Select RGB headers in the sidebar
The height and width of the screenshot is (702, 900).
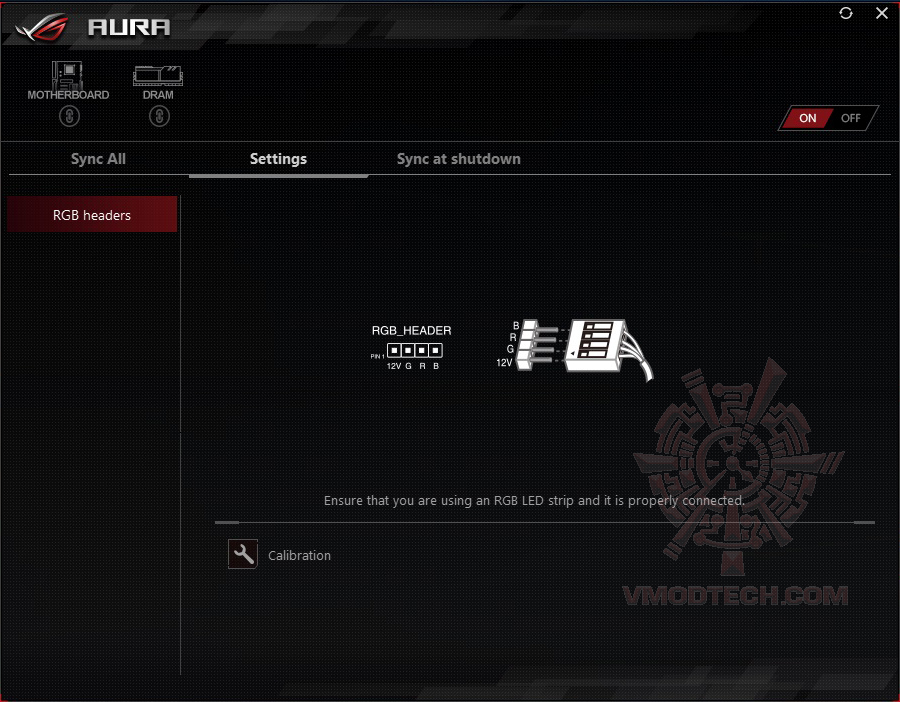click(x=92, y=215)
